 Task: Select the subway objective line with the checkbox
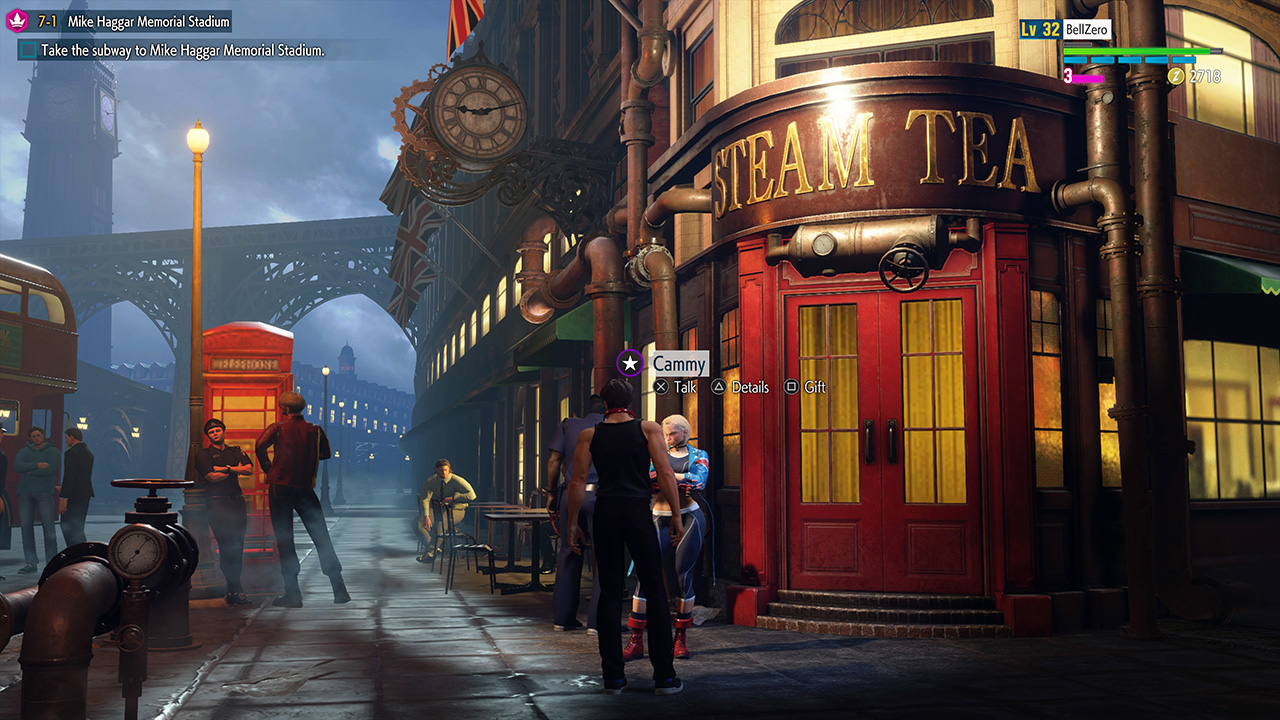pyautogui.click(x=170, y=50)
